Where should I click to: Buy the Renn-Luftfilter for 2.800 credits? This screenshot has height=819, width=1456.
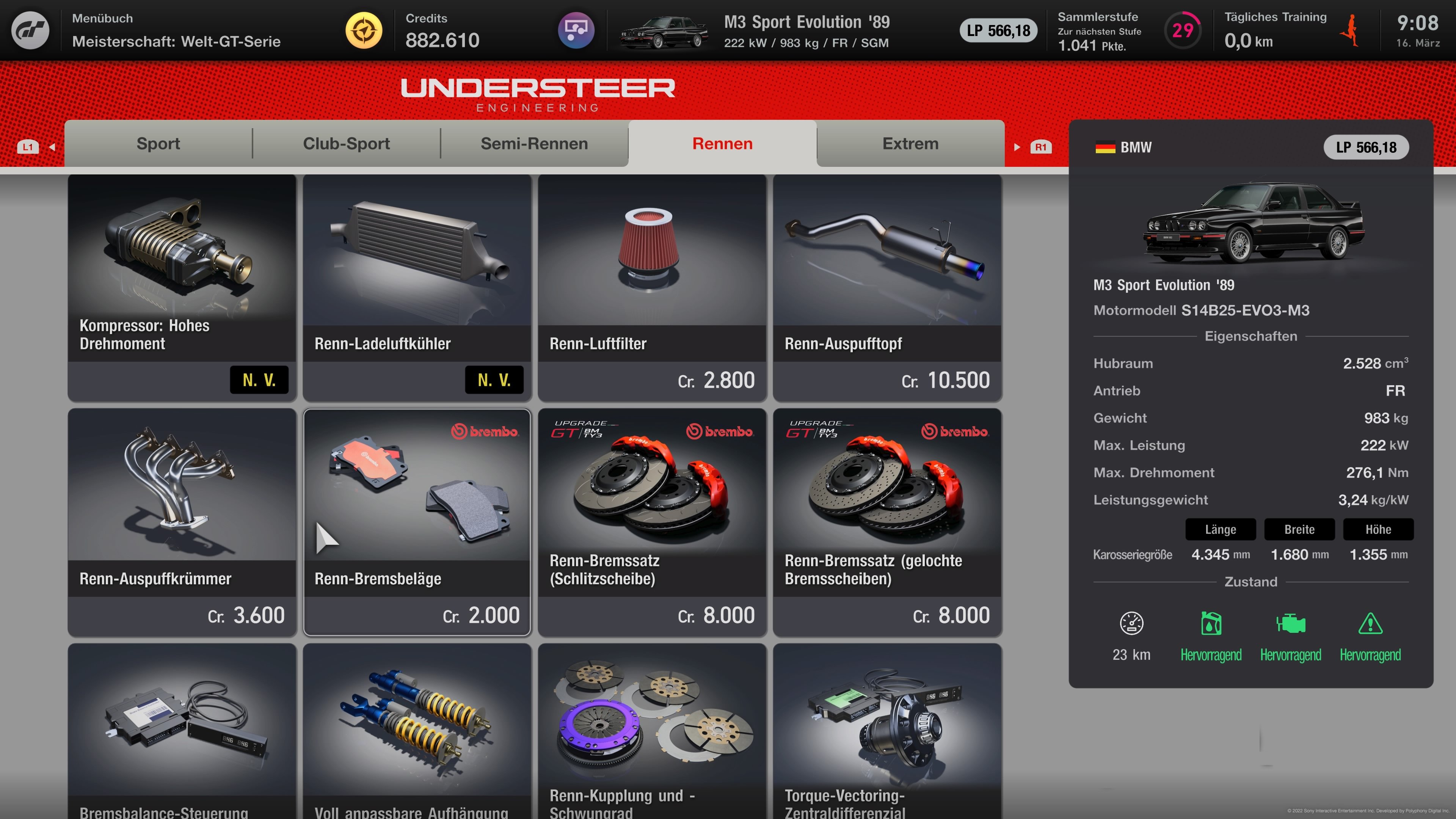click(652, 282)
